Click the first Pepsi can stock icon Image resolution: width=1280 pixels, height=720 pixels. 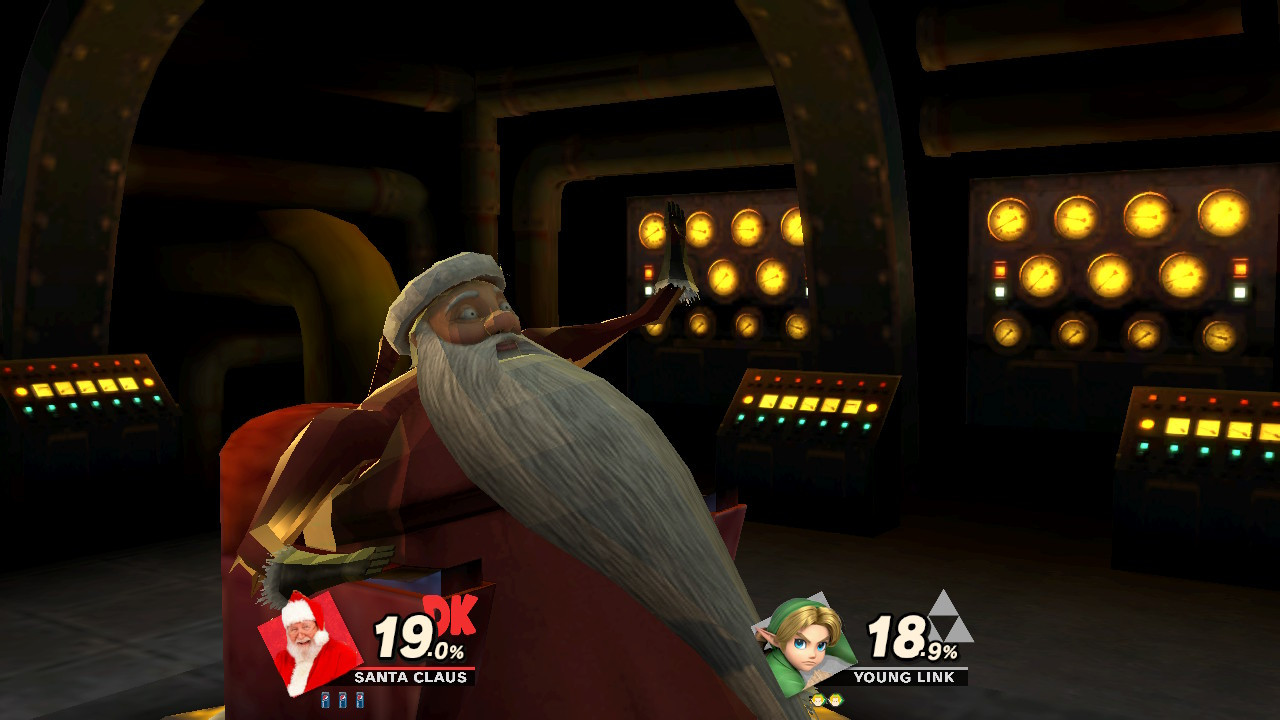[324, 700]
